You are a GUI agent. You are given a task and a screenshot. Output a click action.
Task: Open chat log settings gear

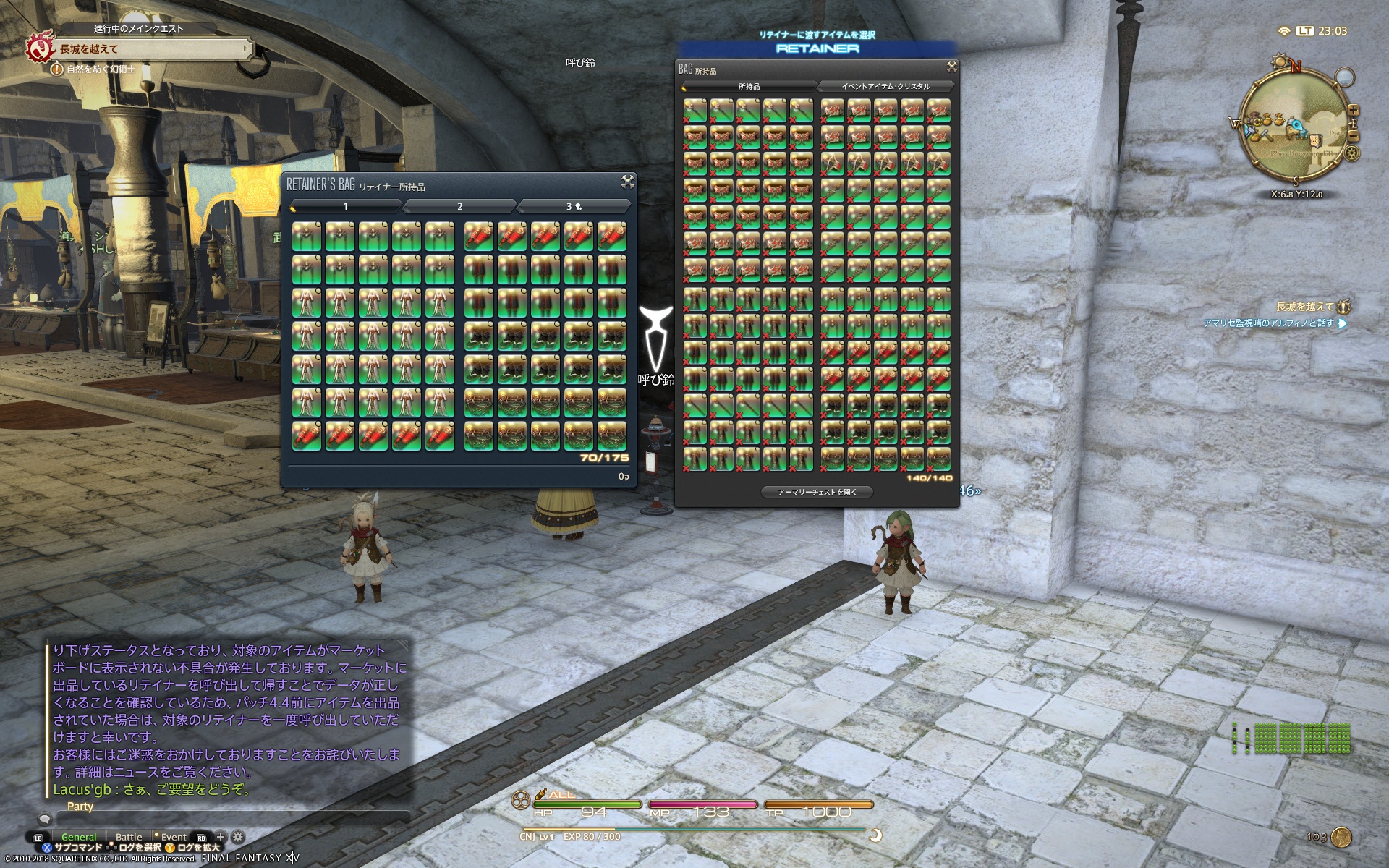pos(237,837)
